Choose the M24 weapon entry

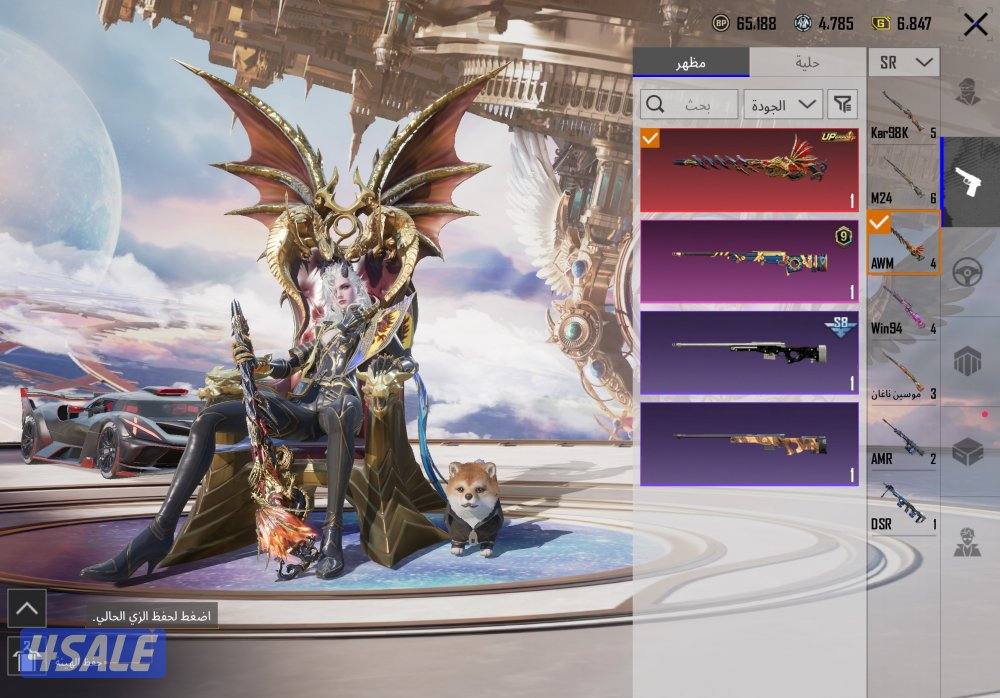903,180
